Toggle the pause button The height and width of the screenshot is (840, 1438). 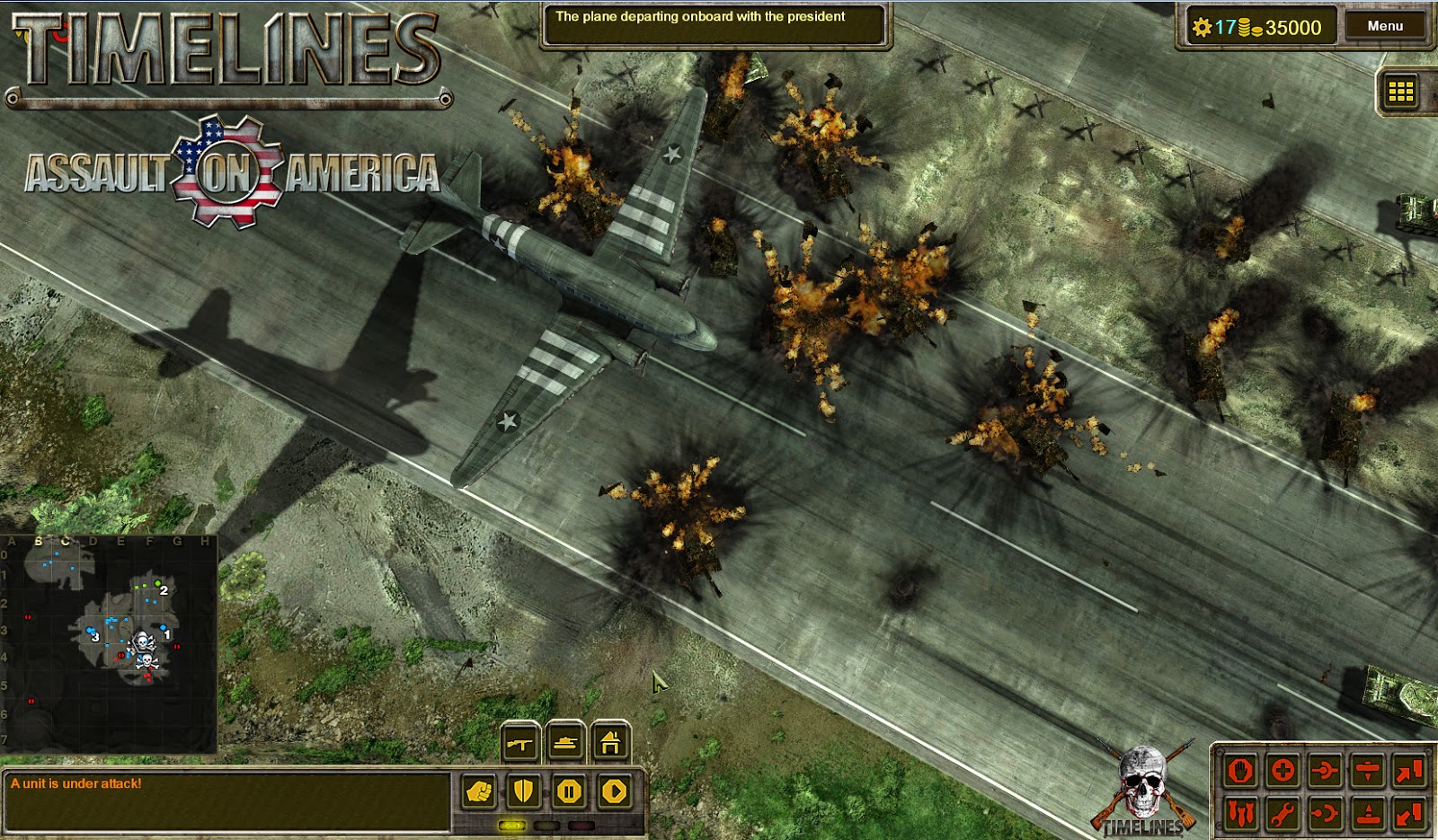pos(568,791)
